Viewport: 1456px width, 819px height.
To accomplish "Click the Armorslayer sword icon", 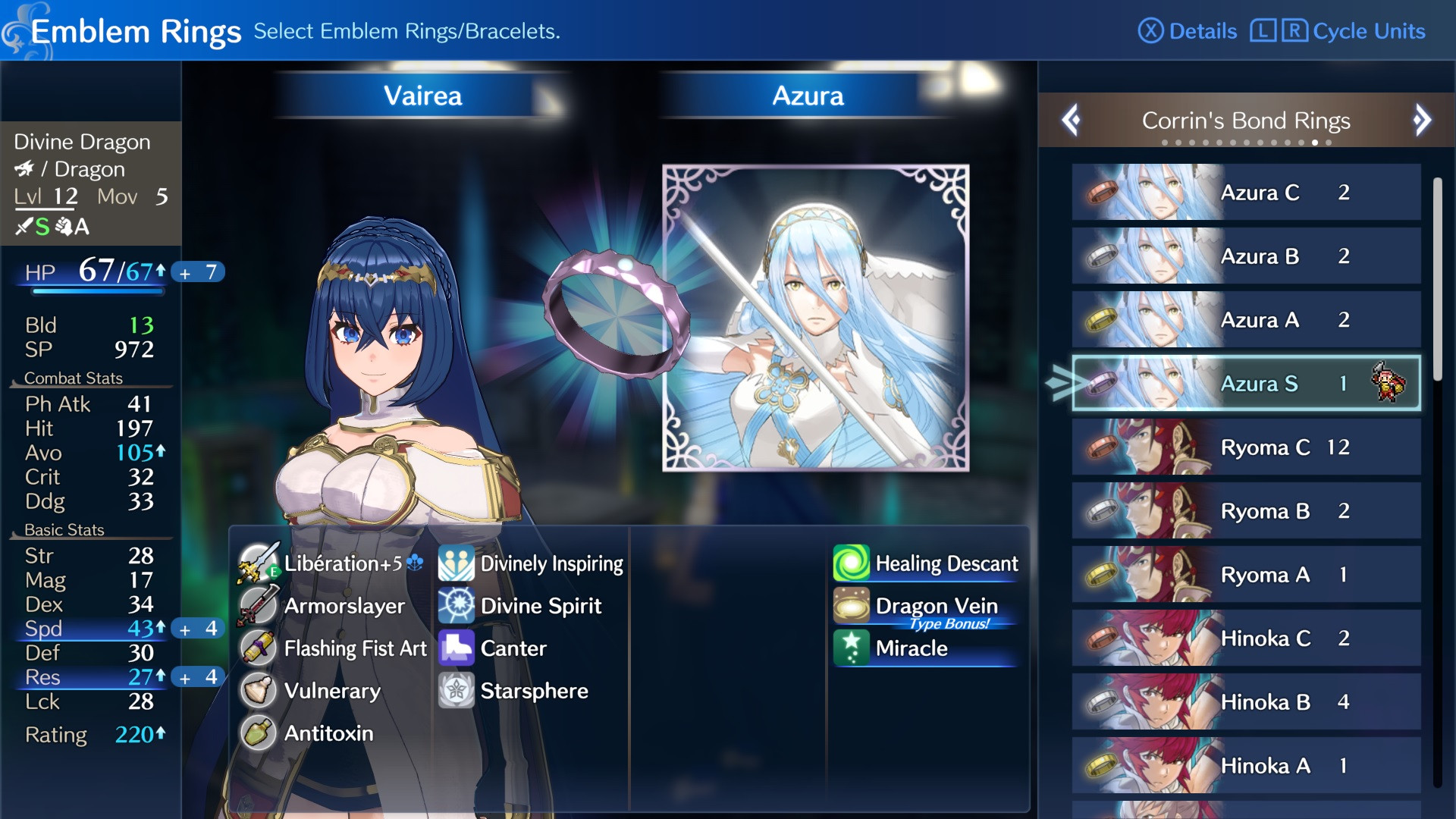I will click(x=258, y=606).
